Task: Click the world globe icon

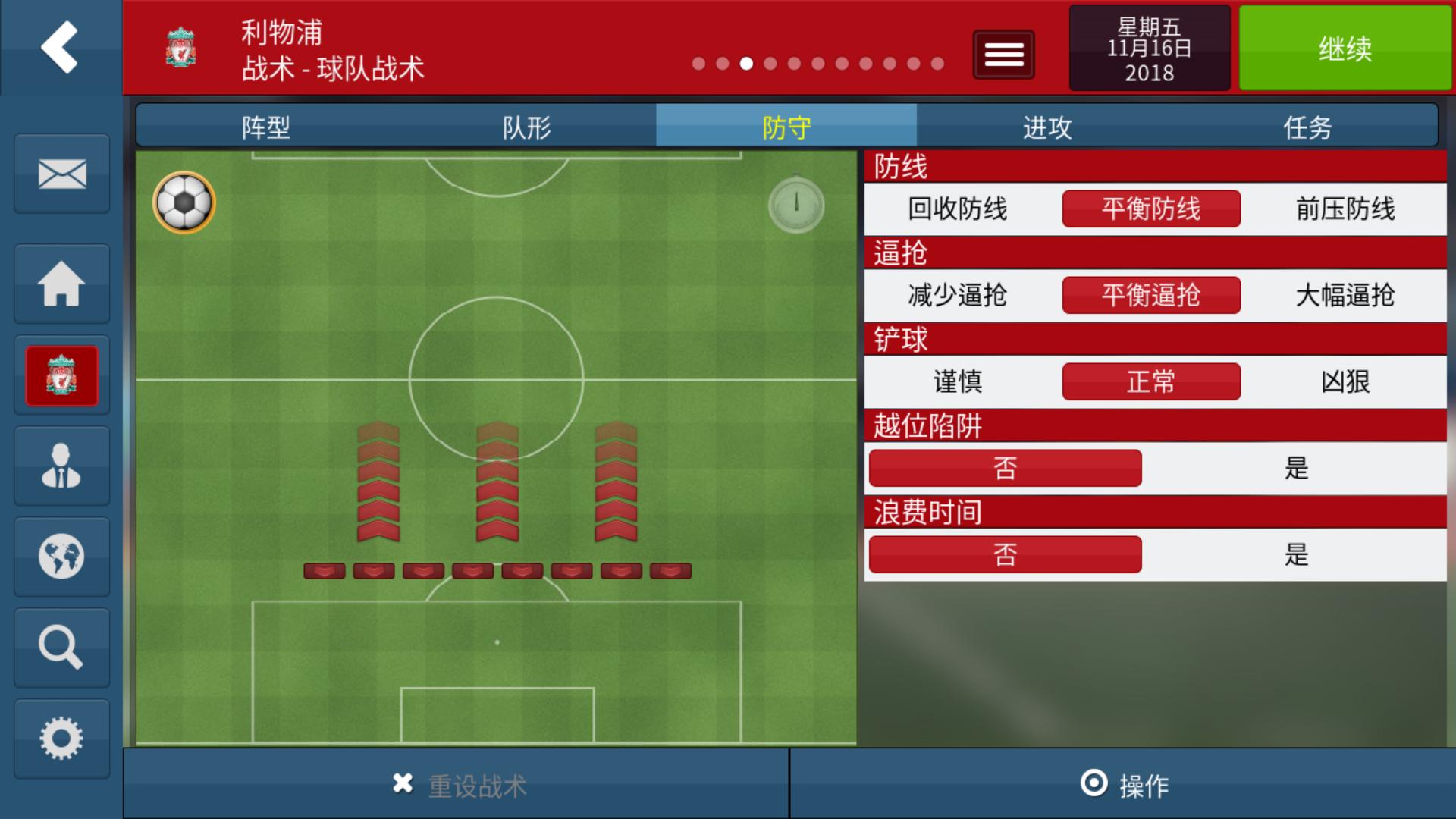Action: tap(61, 556)
